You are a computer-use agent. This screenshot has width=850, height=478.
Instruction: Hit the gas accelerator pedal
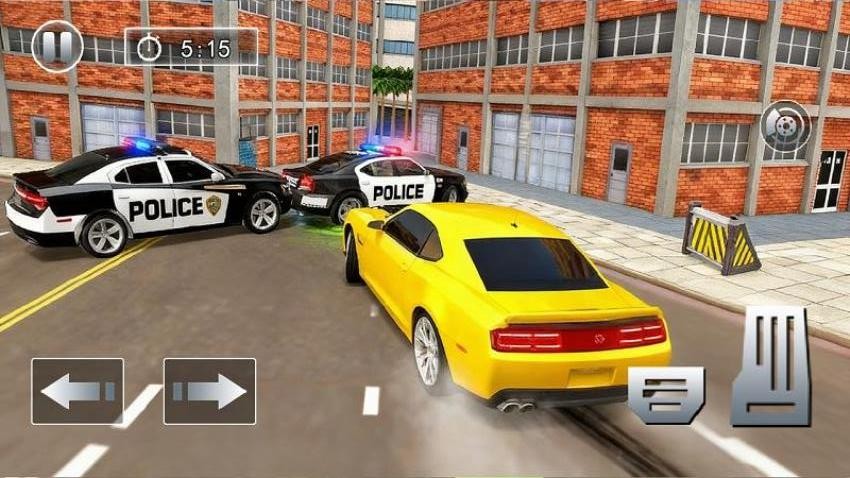click(770, 366)
